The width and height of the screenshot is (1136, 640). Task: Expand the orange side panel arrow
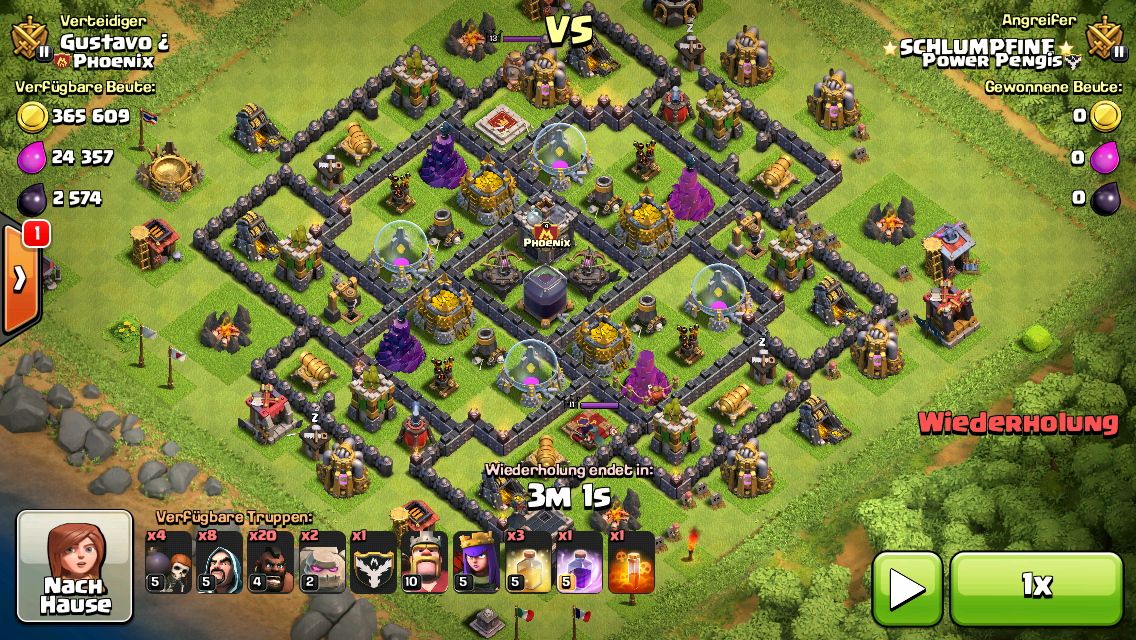pyautogui.click(x=19, y=279)
